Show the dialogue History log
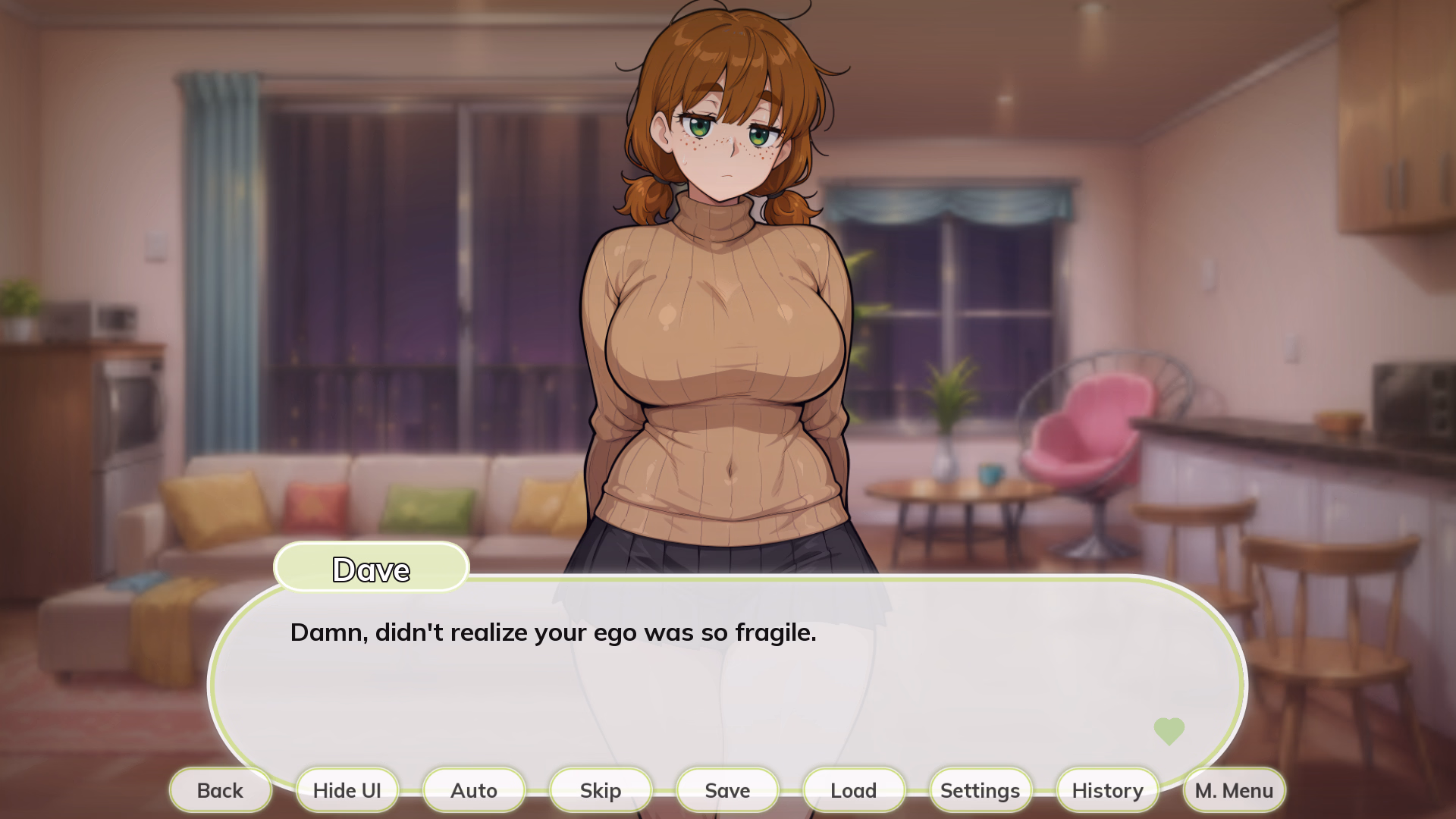 [x=1106, y=790]
